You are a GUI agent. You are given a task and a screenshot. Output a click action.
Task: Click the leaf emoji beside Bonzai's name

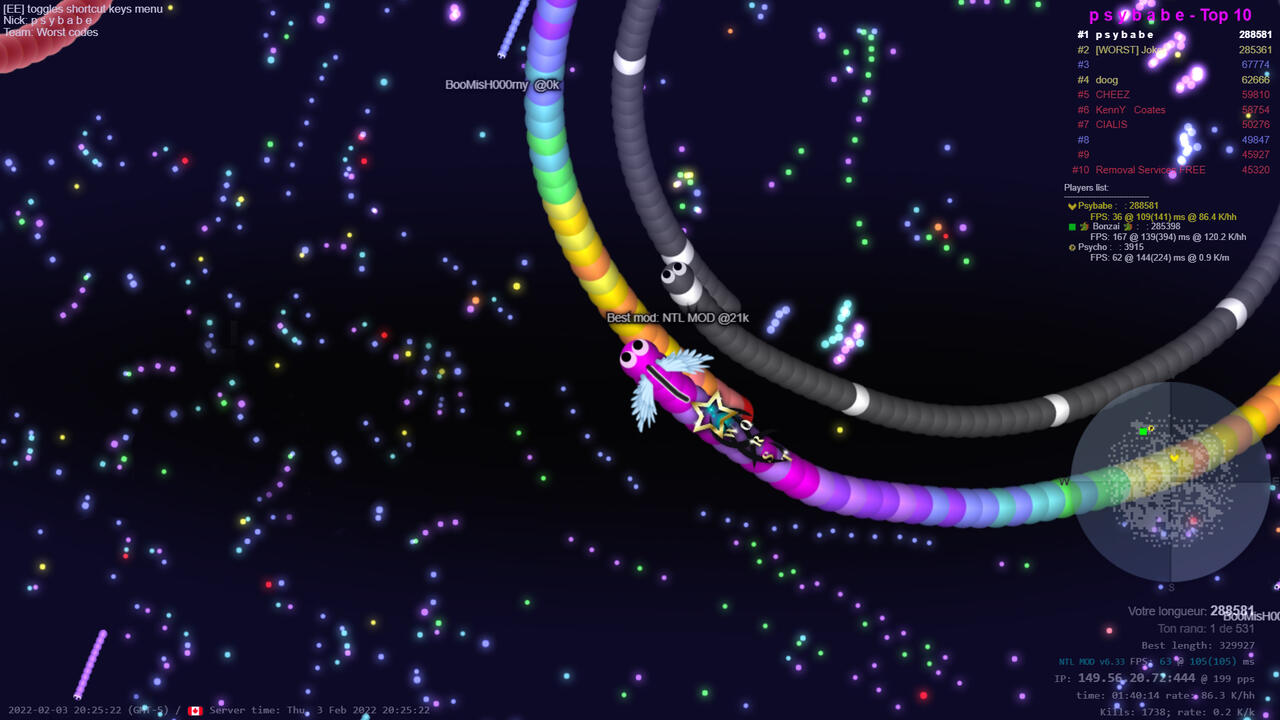tap(1085, 227)
